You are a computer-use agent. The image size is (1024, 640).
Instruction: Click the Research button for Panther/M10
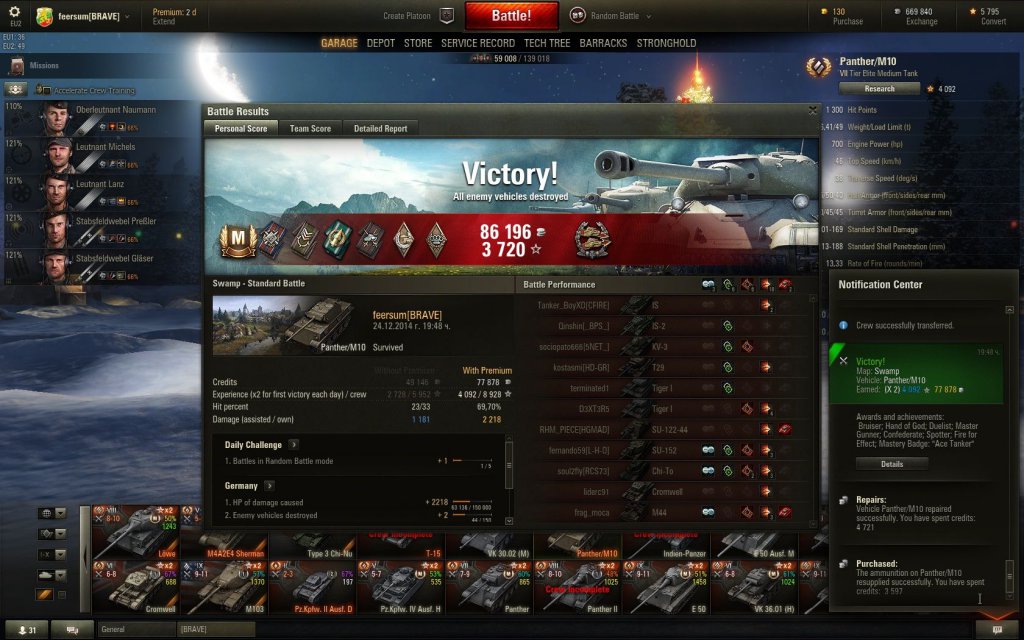879,88
